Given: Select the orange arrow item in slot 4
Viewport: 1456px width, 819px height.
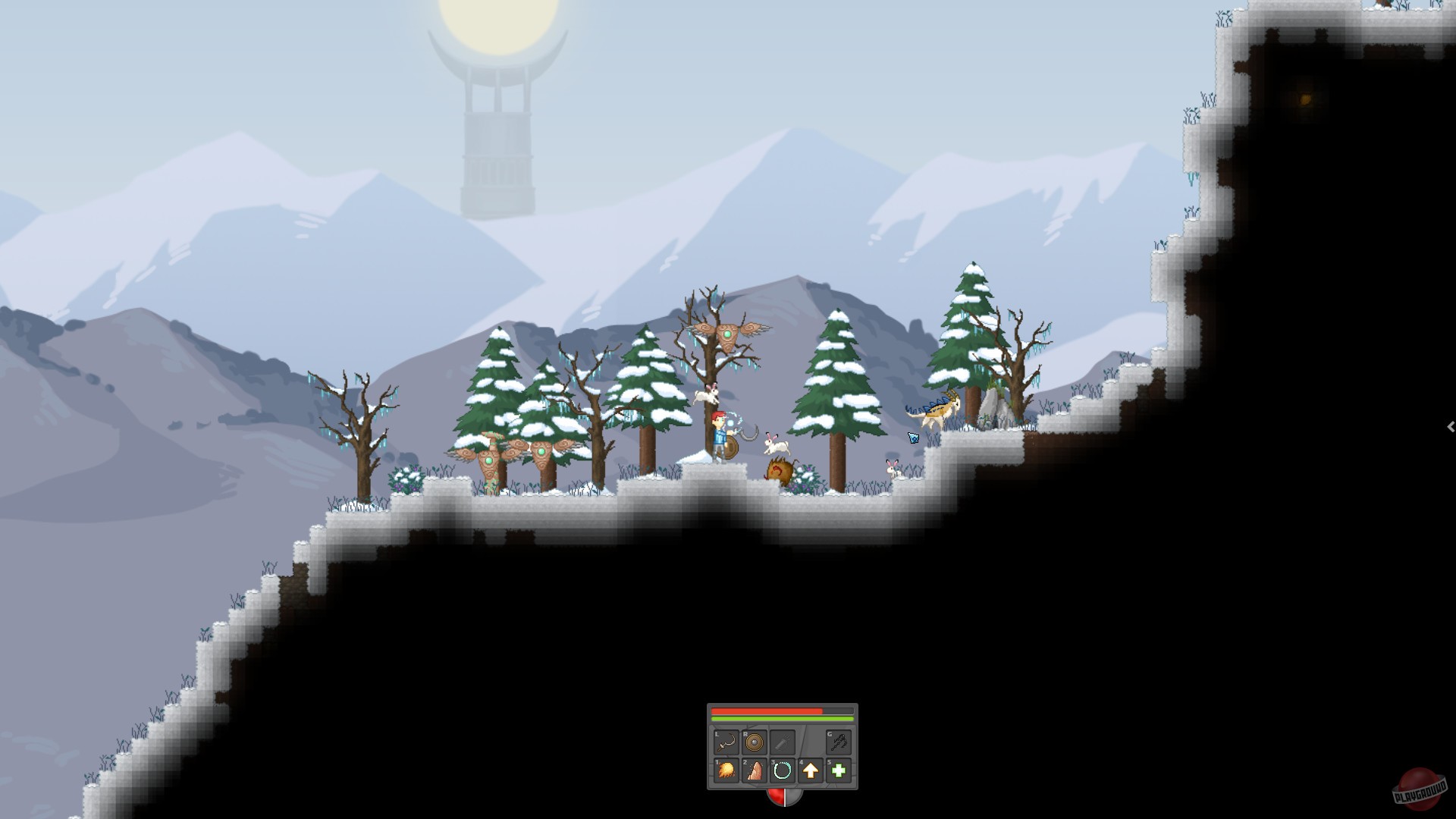Looking at the screenshot, I should click(810, 770).
